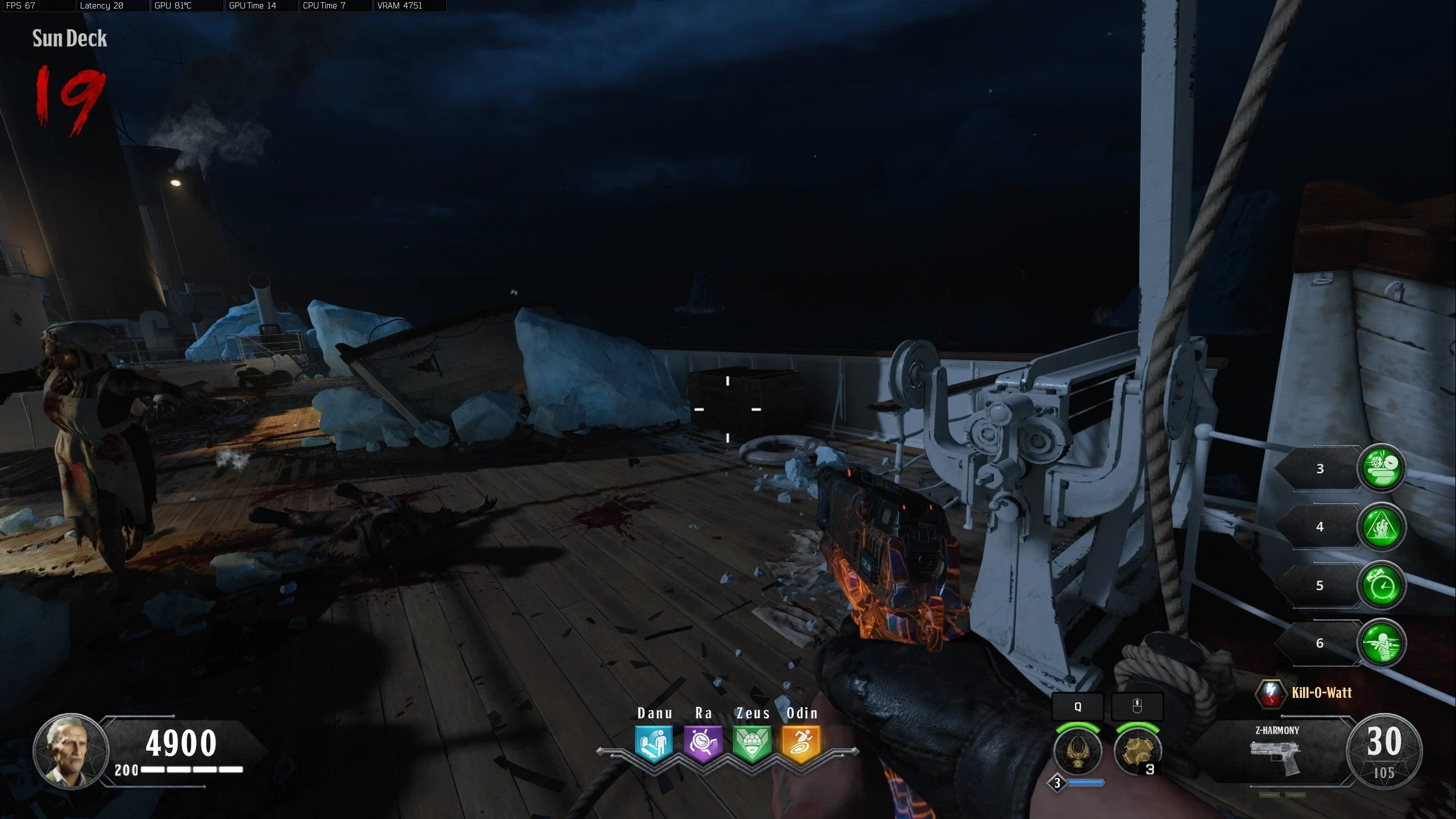Use the rifle shooter elixir

click(x=1382, y=643)
